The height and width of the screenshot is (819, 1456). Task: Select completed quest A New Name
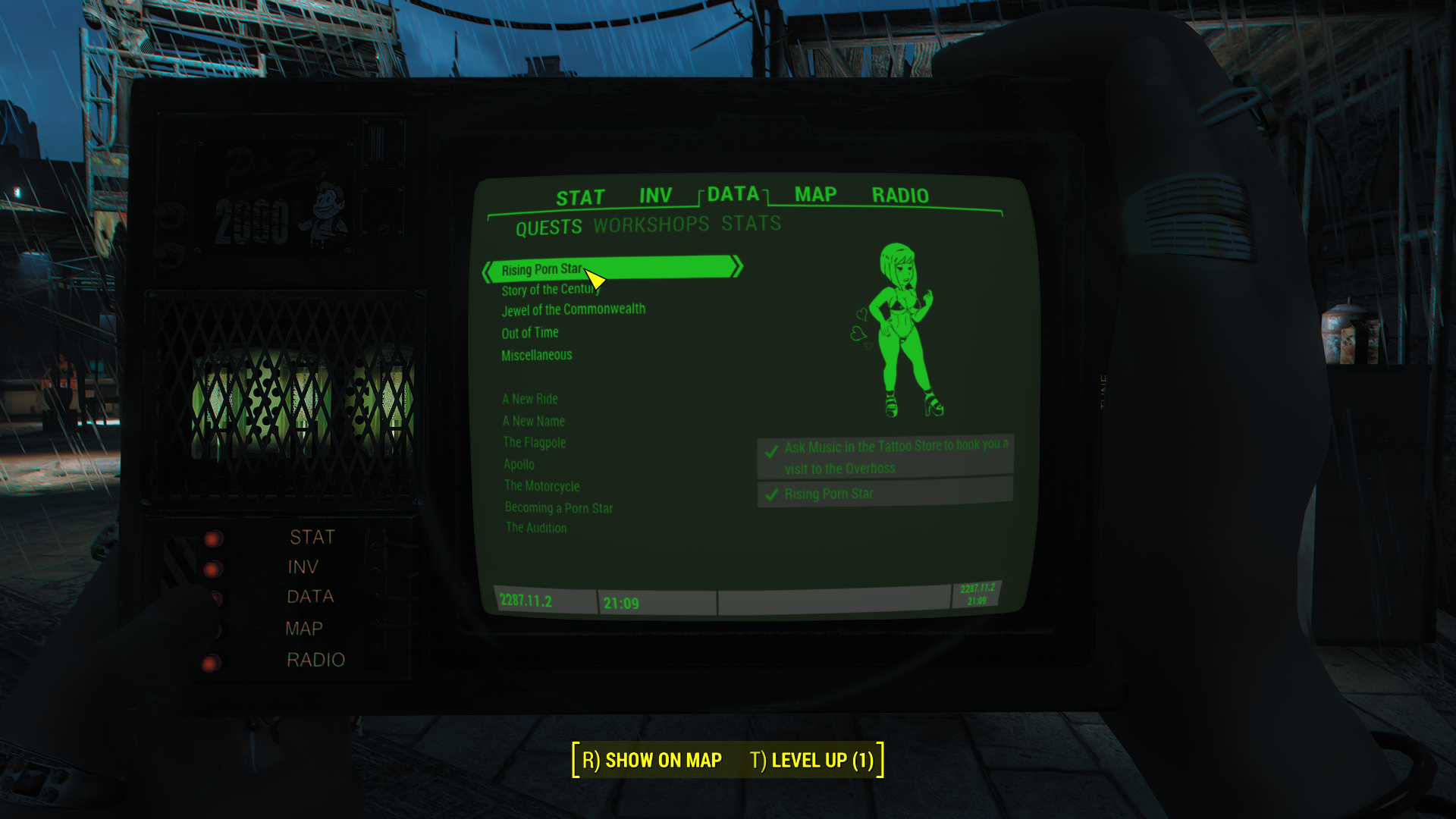(x=534, y=421)
